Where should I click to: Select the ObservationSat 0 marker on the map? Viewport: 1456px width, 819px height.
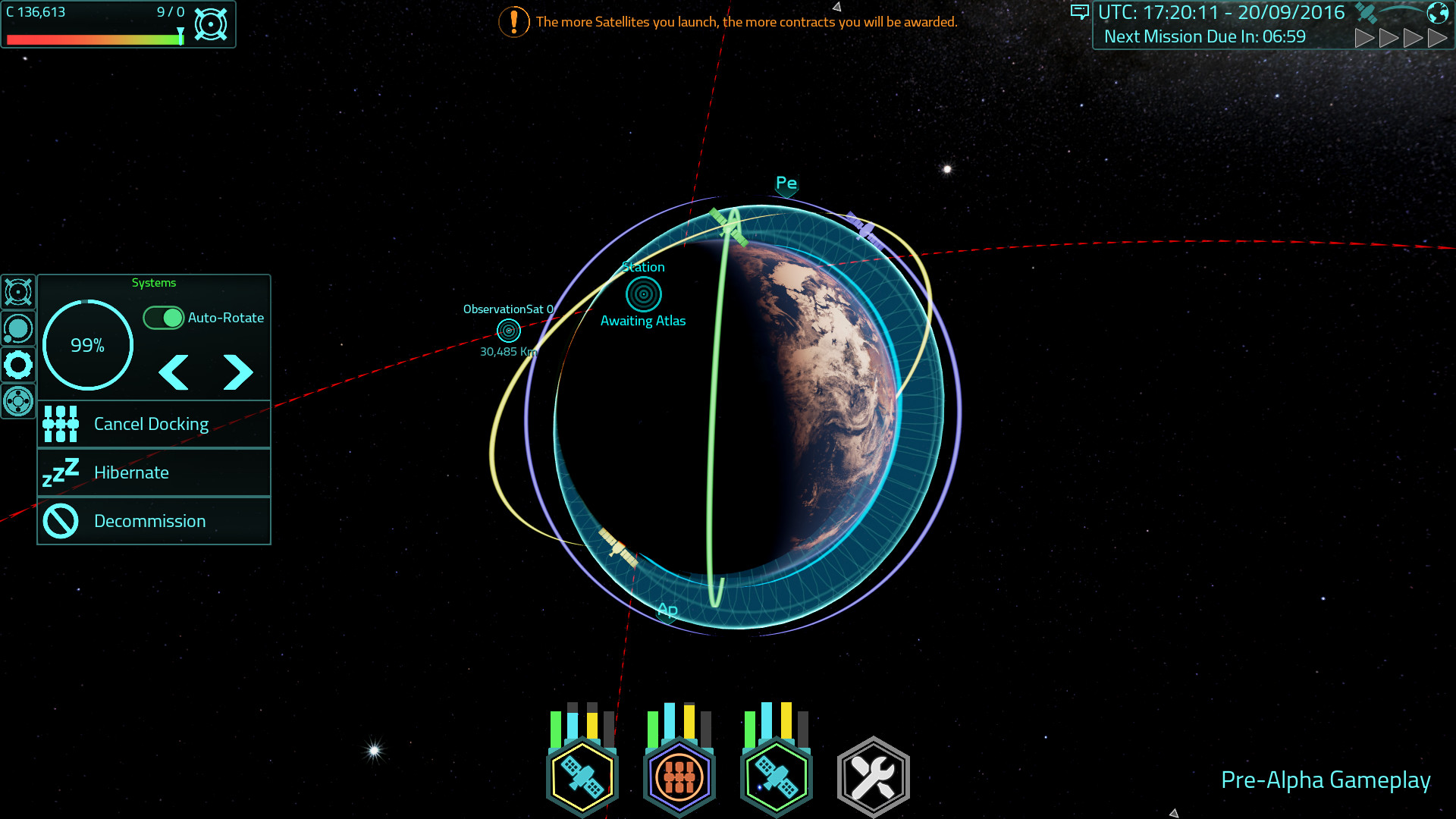[x=507, y=331]
